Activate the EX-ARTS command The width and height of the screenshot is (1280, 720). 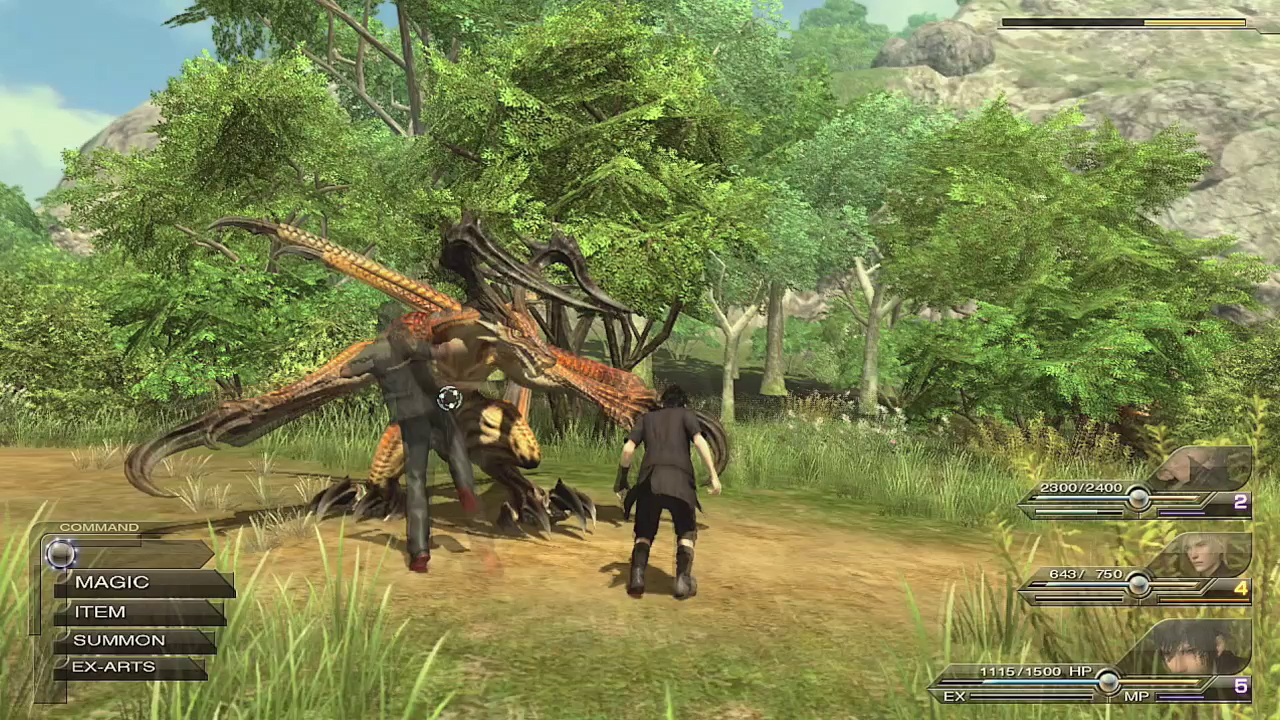128,667
